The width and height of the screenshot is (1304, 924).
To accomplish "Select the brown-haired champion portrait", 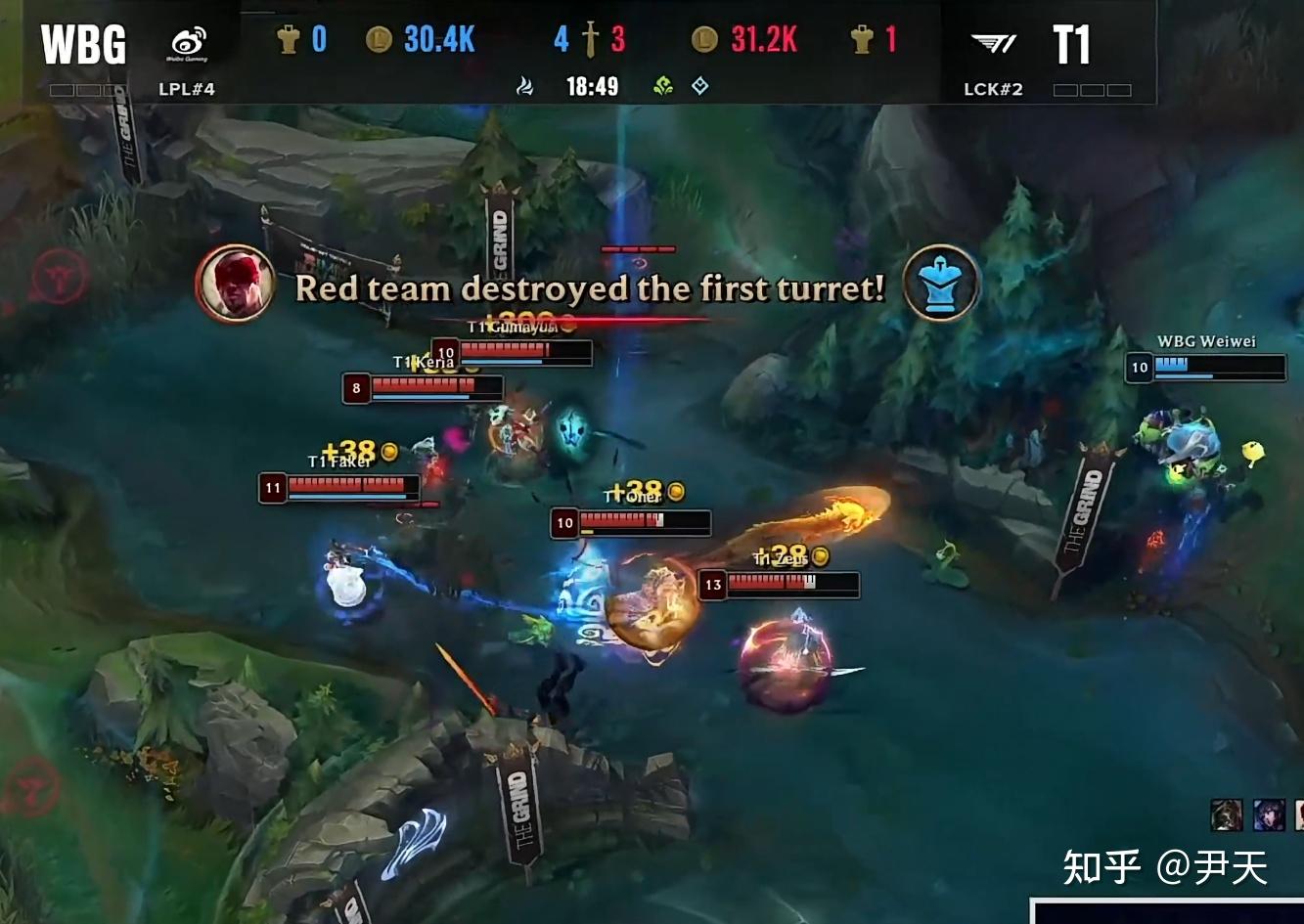I will (1227, 814).
